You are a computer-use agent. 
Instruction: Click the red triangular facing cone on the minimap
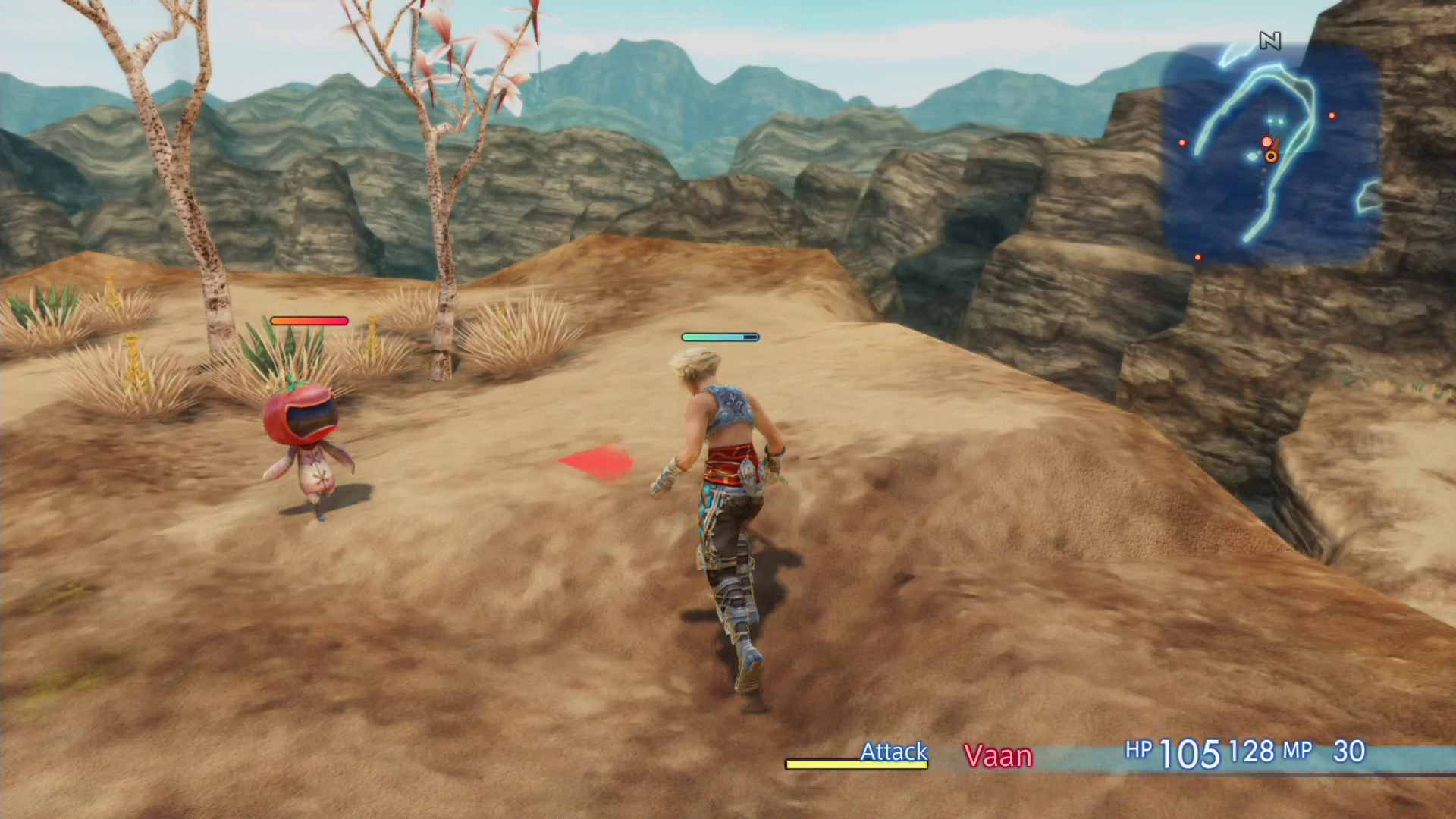pos(1277,145)
